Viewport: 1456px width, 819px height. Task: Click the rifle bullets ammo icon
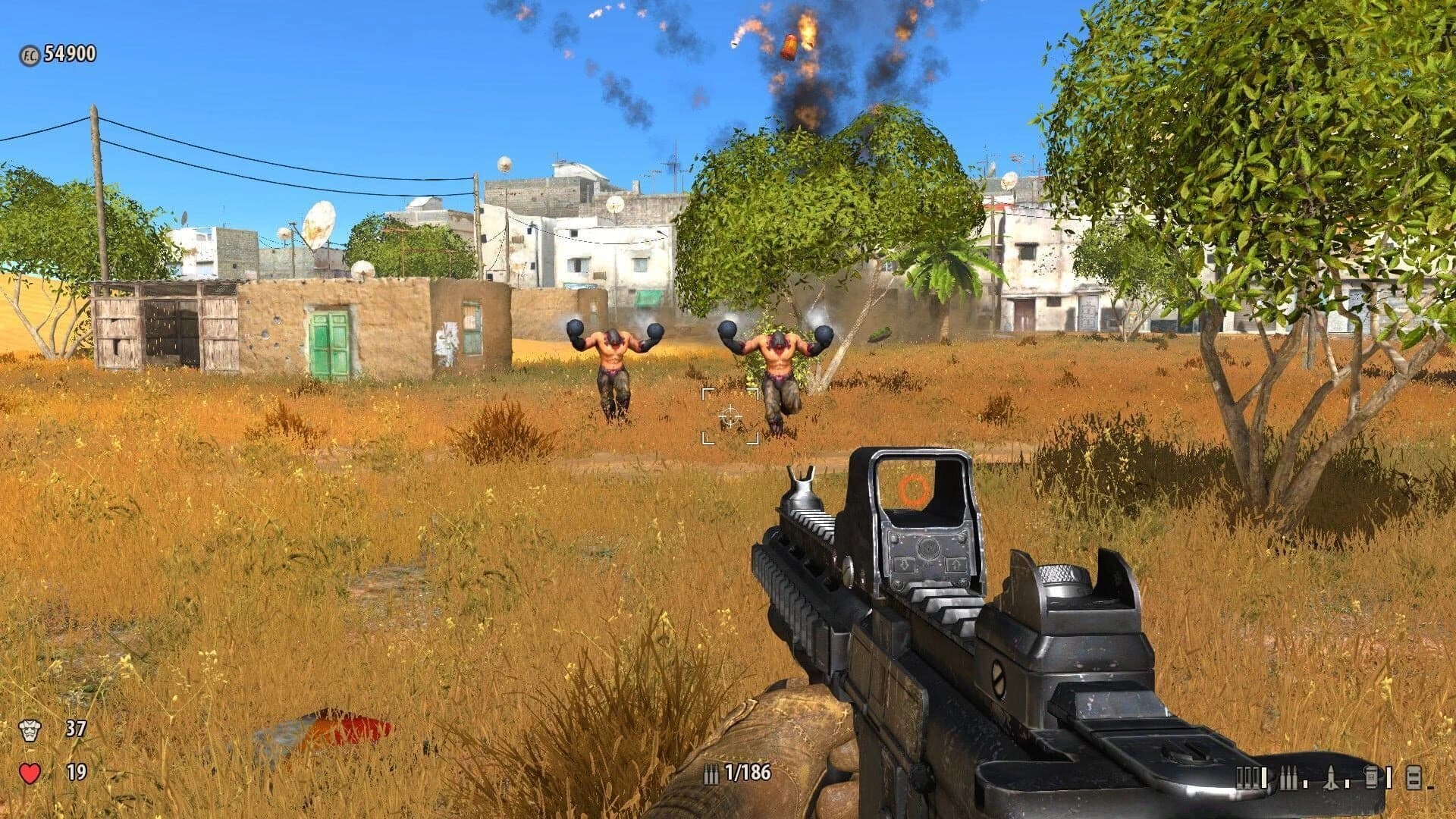pyautogui.click(x=1290, y=777)
